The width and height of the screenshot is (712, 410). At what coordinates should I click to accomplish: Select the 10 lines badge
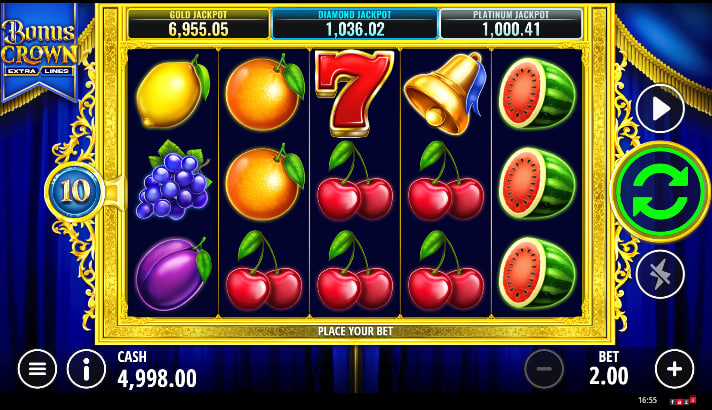75,191
